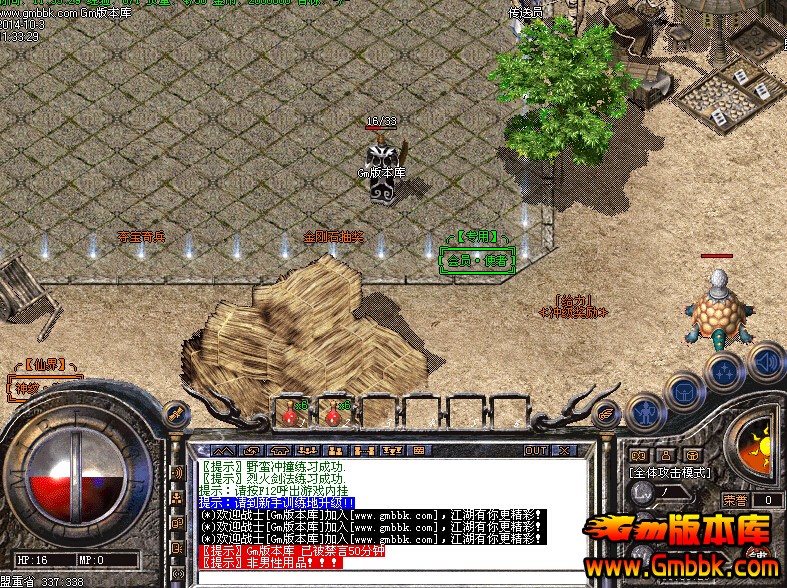Open the bag inventory round button
Screen dimensions: 787x588
(x=684, y=392)
